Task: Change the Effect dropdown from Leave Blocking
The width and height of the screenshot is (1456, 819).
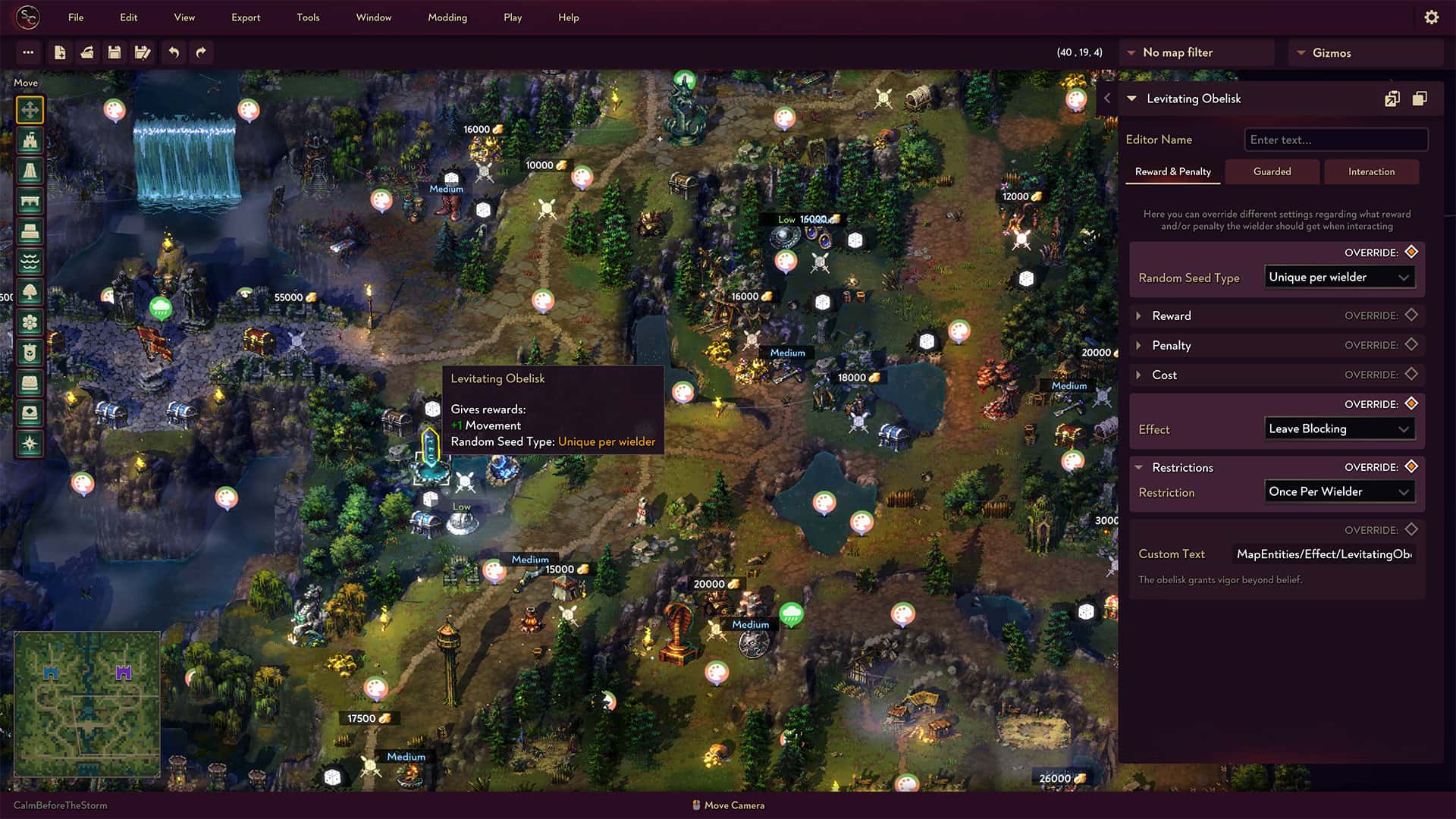Action: [1339, 428]
